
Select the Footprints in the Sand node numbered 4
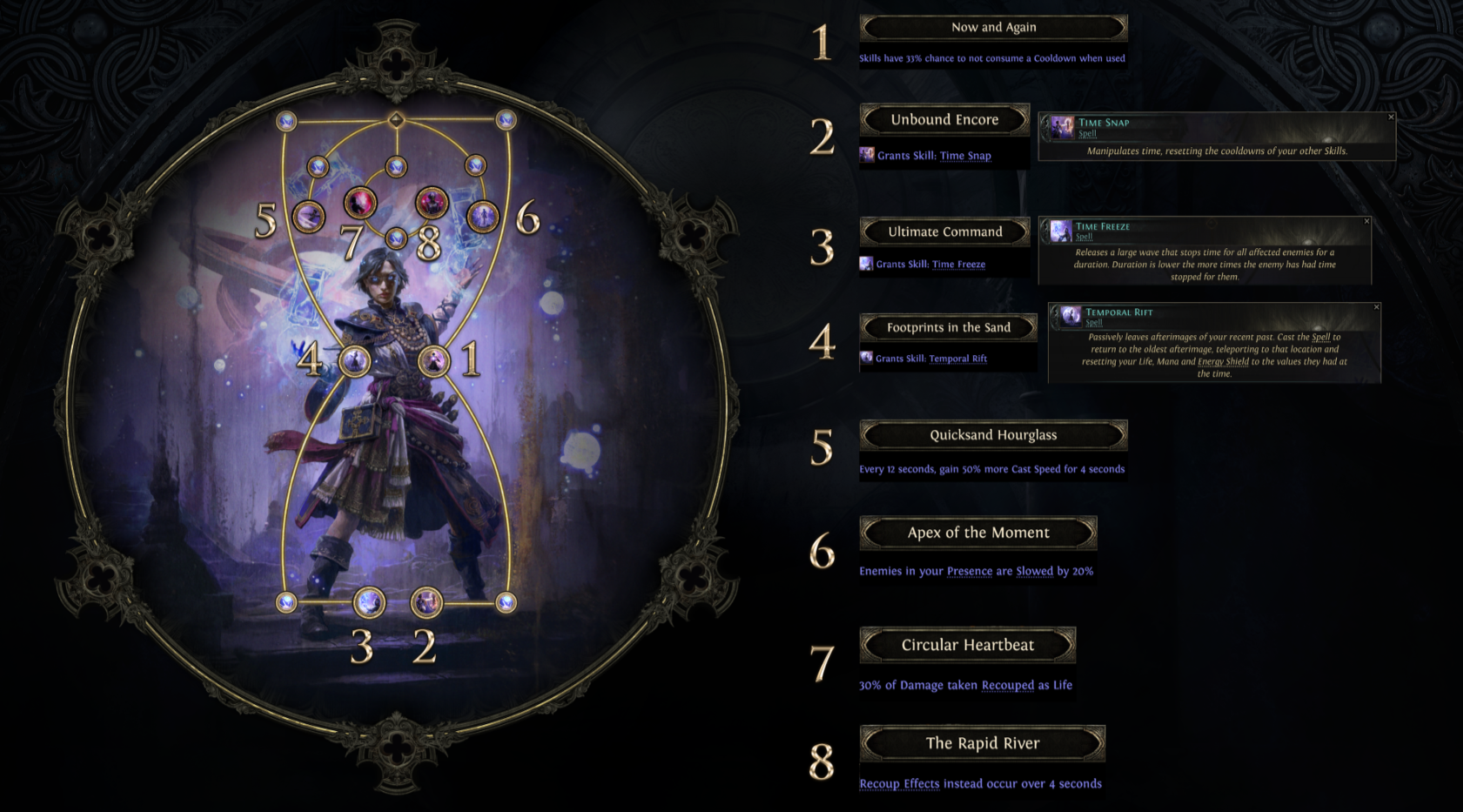click(354, 360)
